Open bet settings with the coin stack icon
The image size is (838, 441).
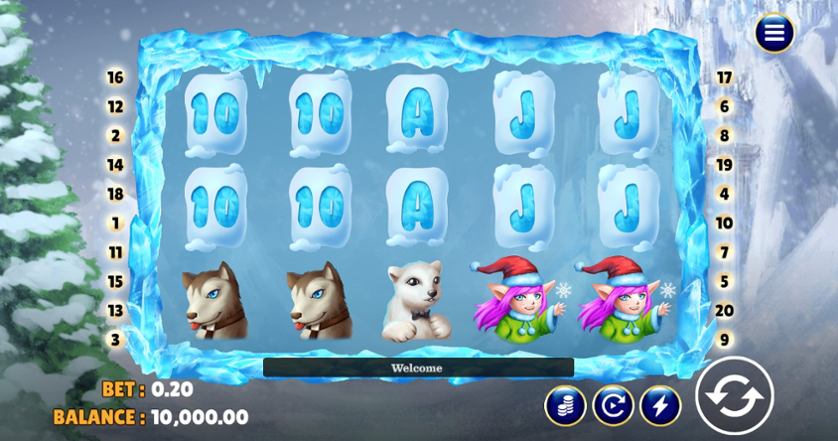click(x=565, y=404)
